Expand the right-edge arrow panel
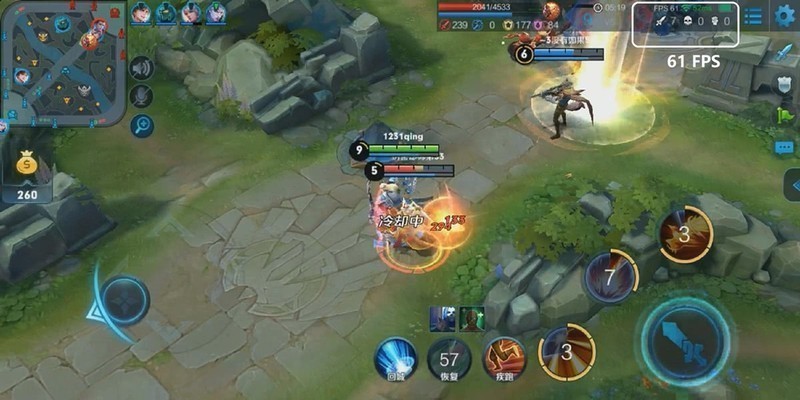800x400 pixels. point(792,185)
